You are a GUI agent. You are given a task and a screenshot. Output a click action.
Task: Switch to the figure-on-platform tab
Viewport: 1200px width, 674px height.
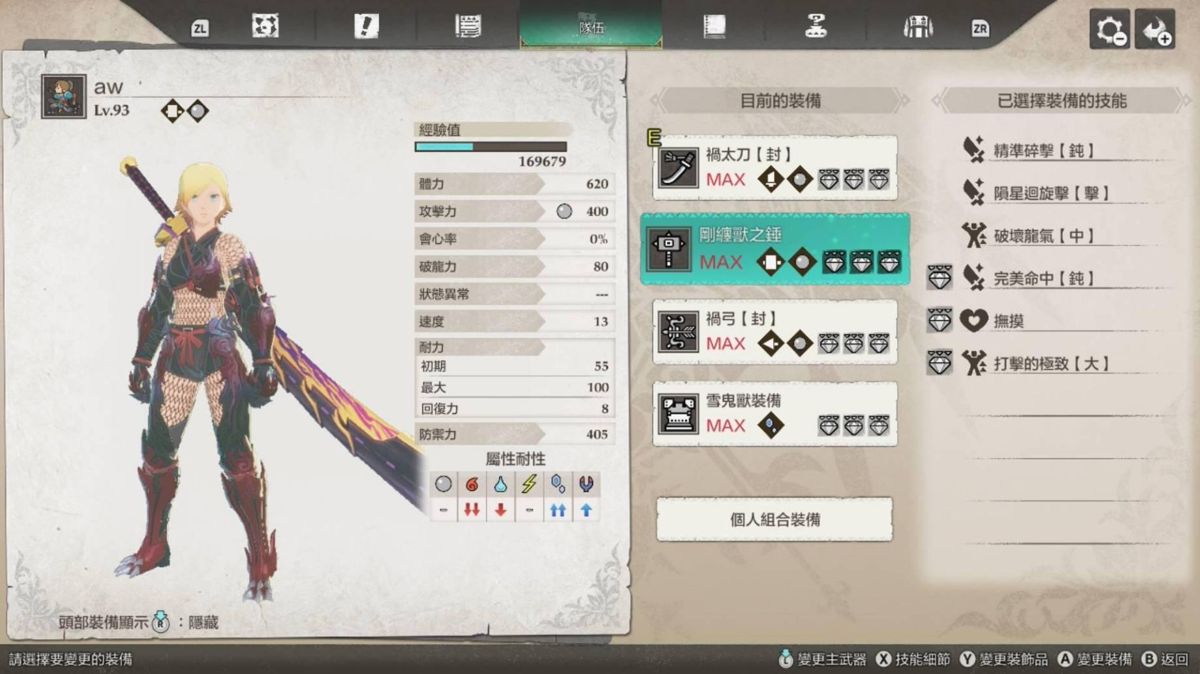click(816, 27)
